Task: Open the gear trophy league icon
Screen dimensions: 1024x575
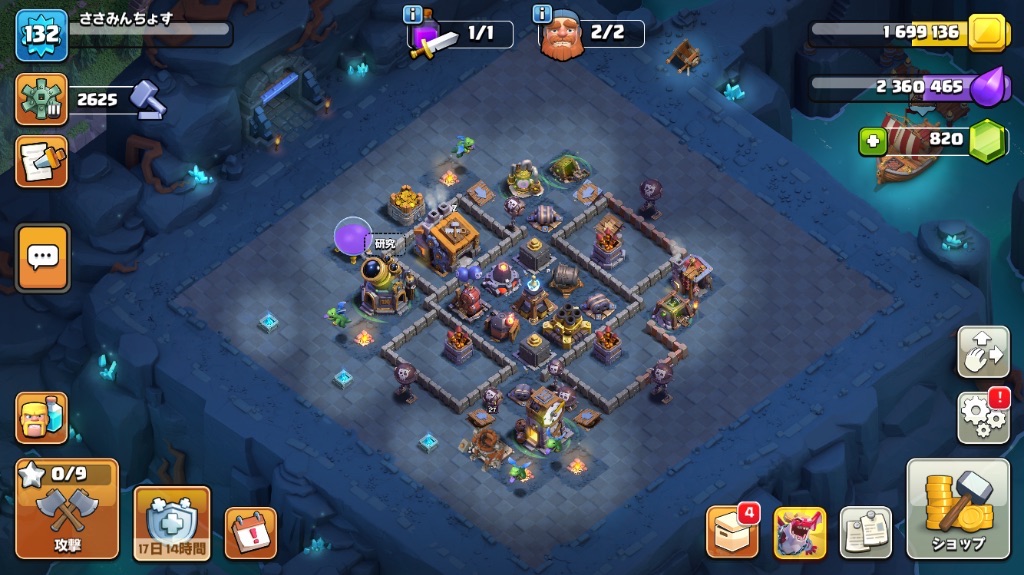Action: point(42,99)
